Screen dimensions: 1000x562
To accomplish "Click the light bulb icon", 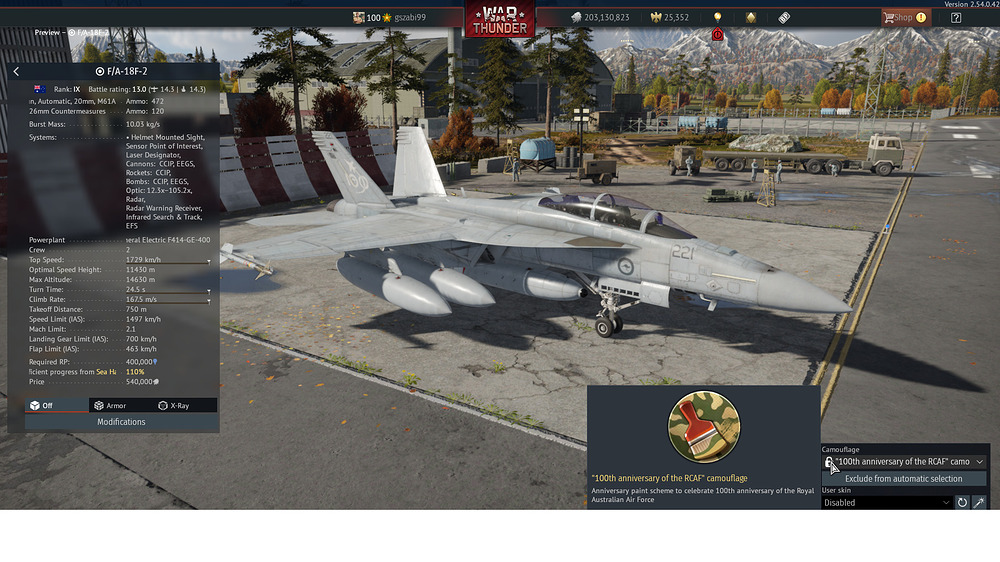I will [717, 17].
